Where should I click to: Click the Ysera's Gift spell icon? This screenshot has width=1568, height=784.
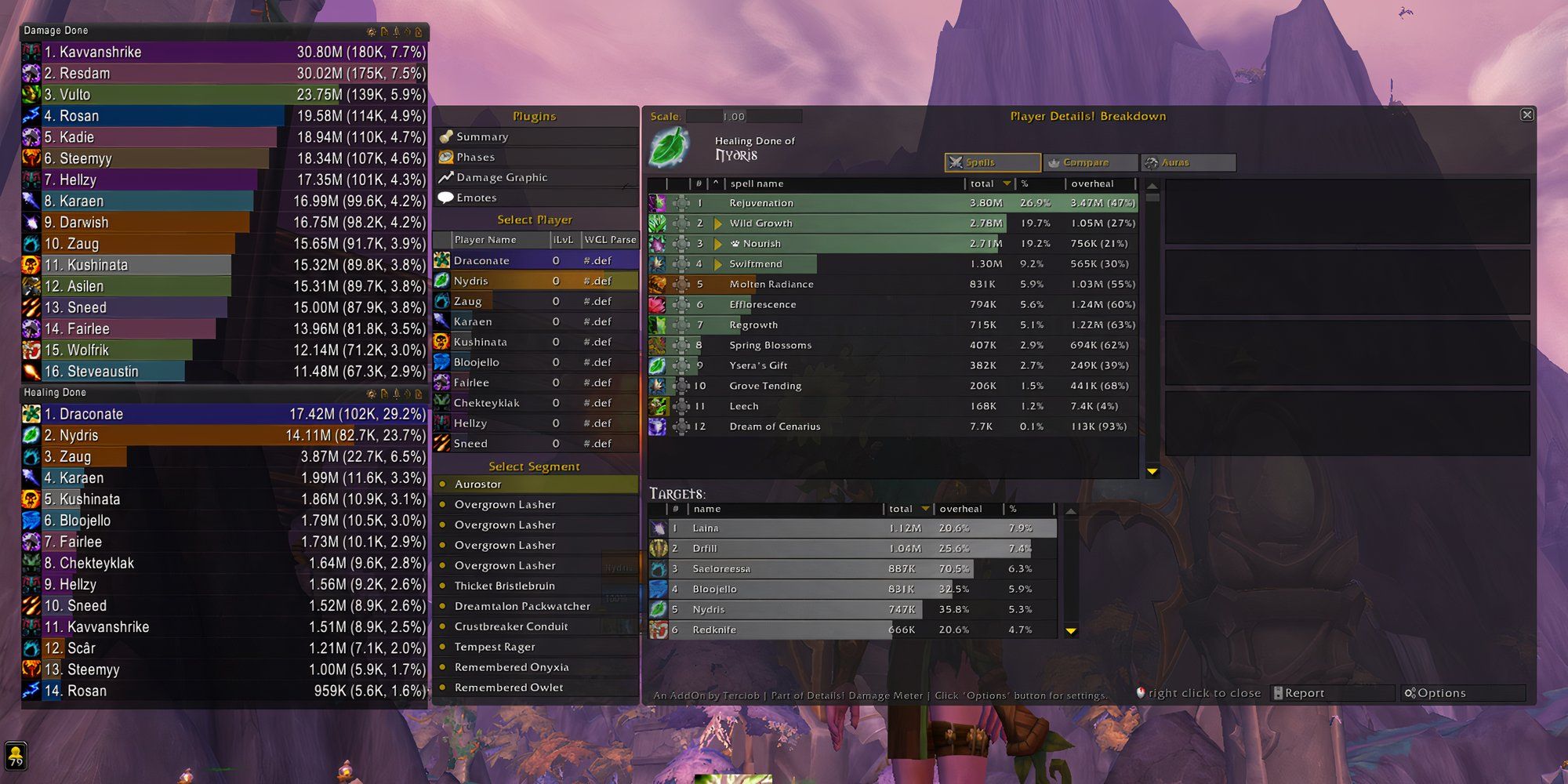659,365
